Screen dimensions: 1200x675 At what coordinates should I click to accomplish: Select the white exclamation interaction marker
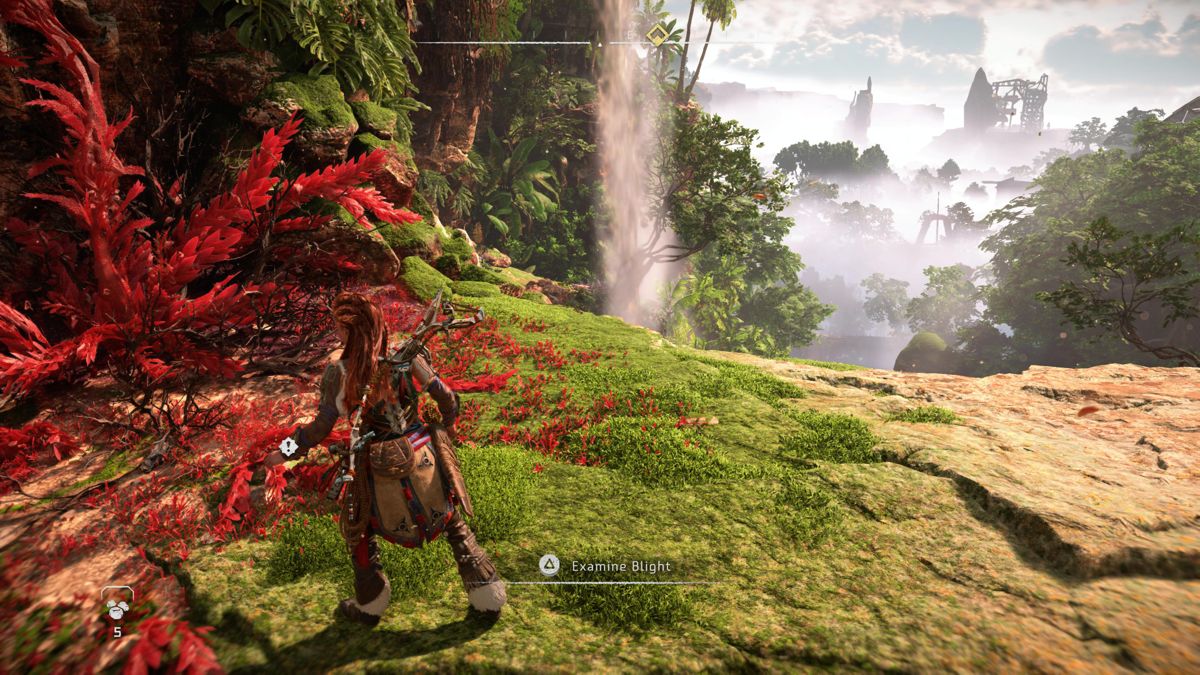(x=290, y=447)
